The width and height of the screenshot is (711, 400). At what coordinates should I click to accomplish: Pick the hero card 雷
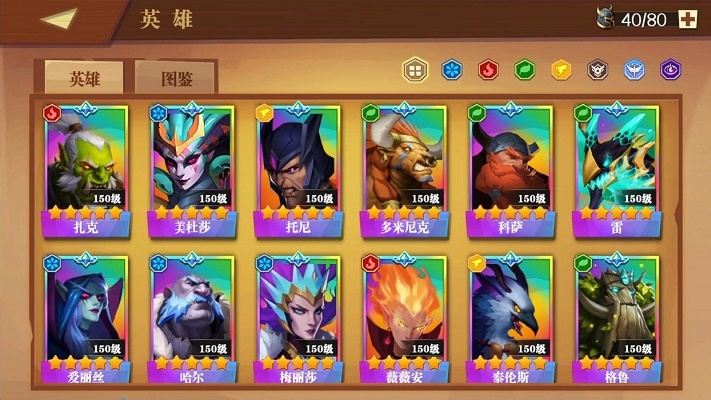point(617,170)
